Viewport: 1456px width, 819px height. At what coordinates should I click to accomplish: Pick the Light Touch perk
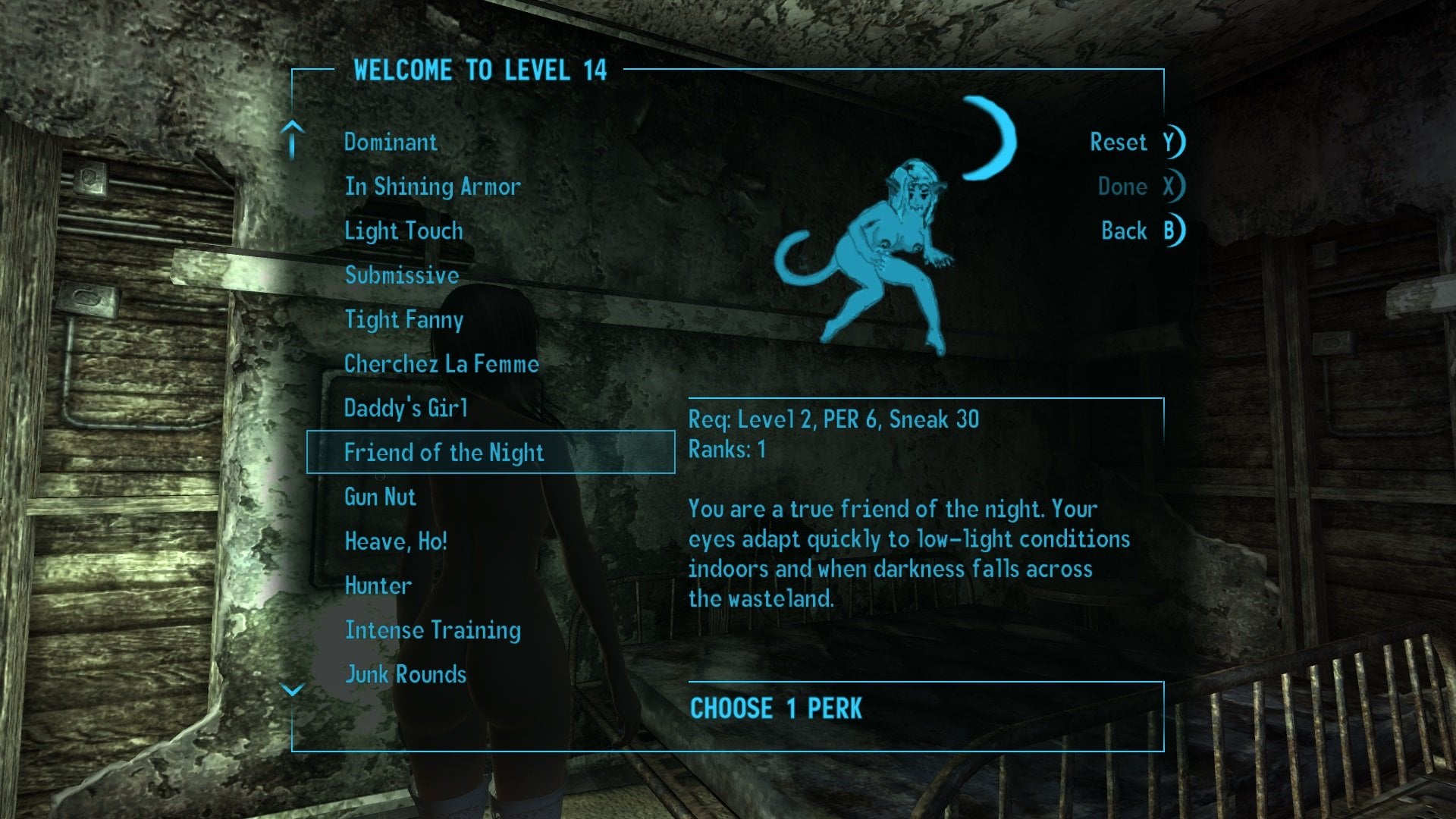click(403, 231)
